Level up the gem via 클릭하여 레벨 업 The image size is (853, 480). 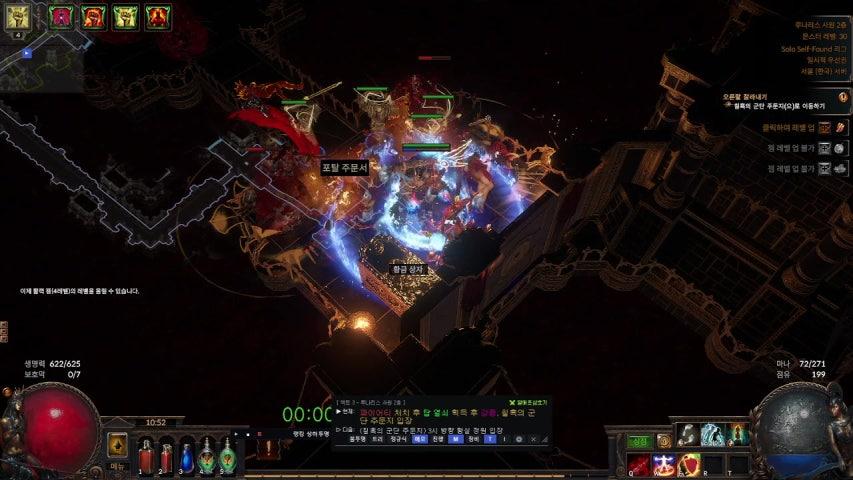tap(825, 128)
